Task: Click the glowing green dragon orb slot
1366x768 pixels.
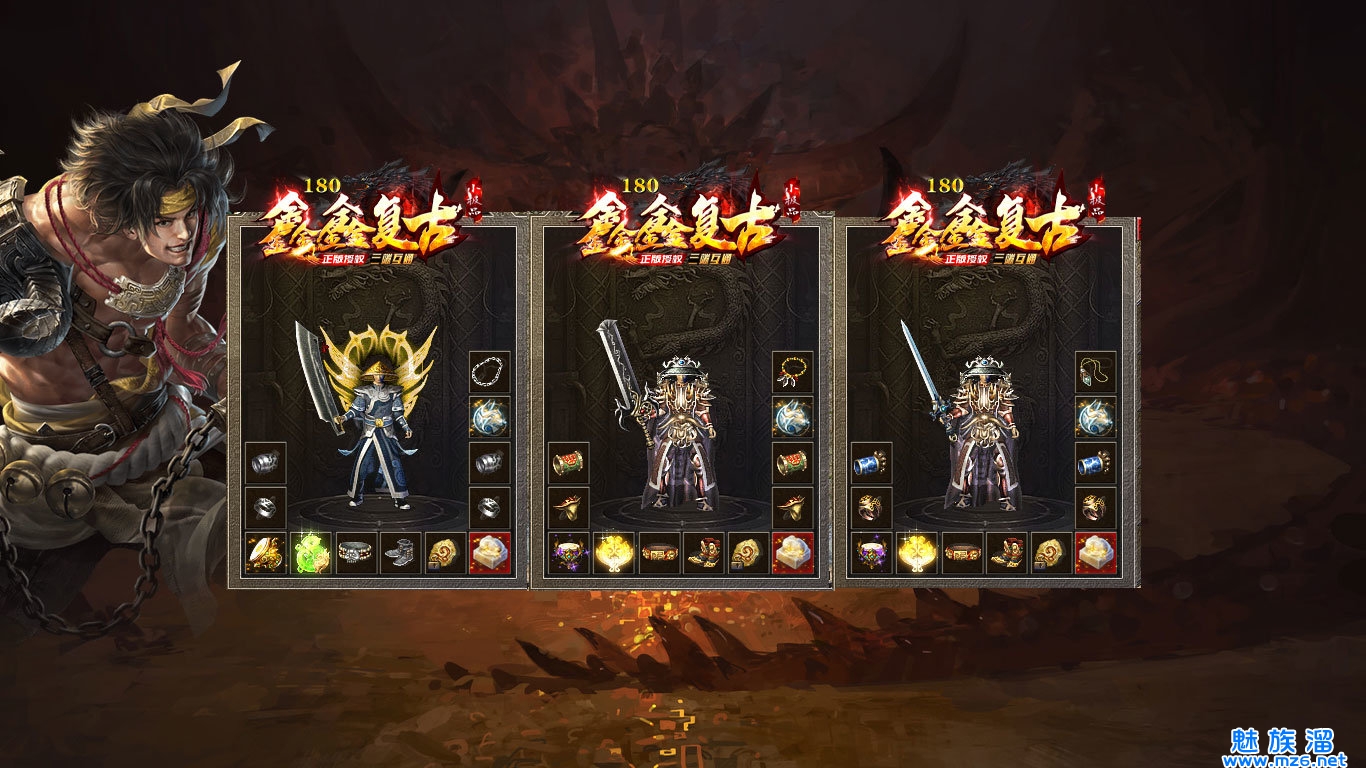Action: pyautogui.click(x=310, y=553)
